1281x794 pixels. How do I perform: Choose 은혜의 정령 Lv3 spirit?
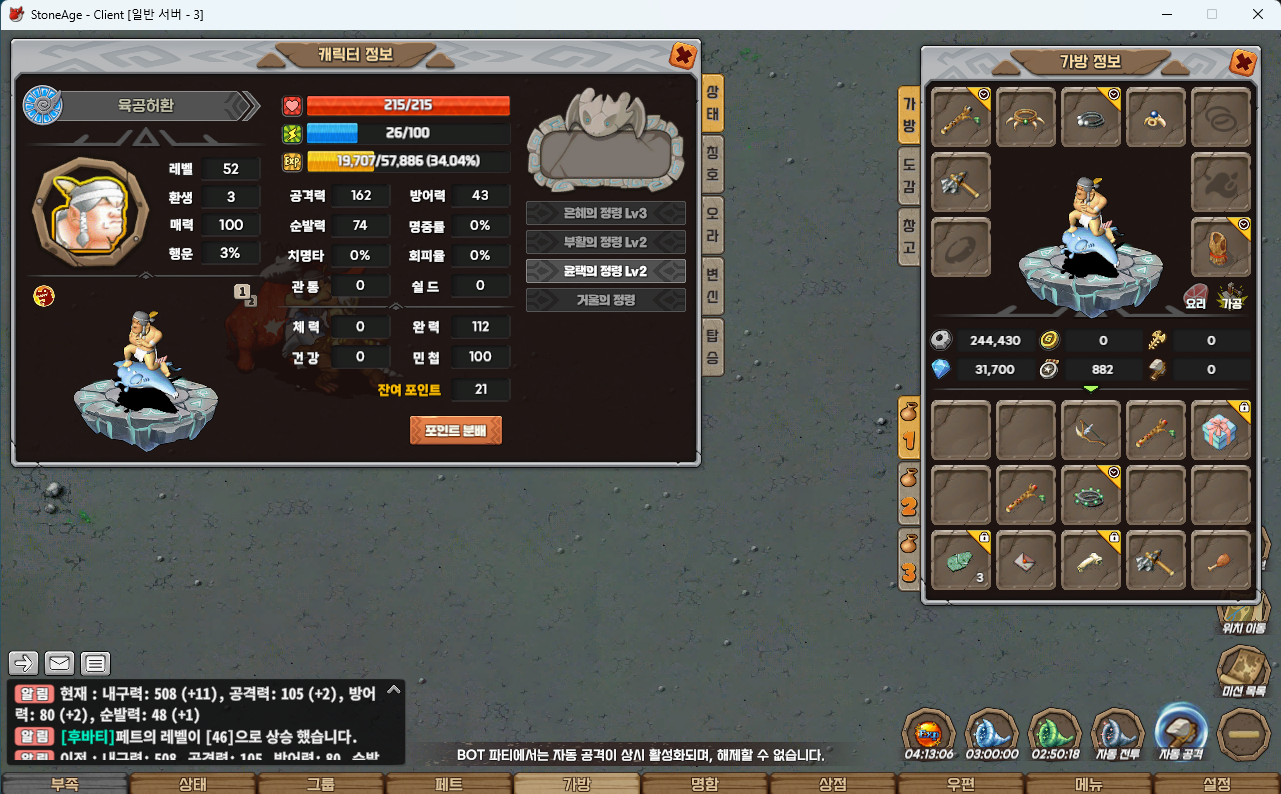(605, 213)
